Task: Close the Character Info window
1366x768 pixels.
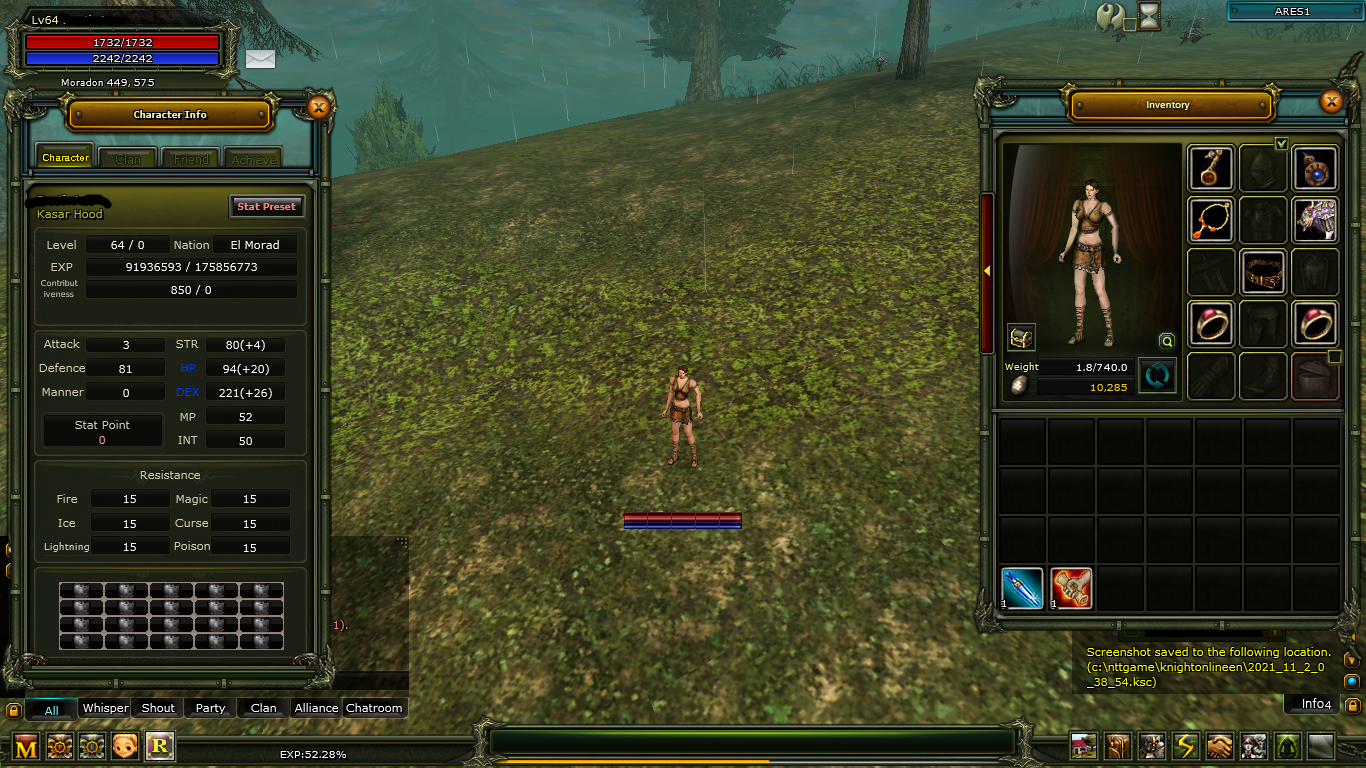Action: pyautogui.click(x=319, y=107)
